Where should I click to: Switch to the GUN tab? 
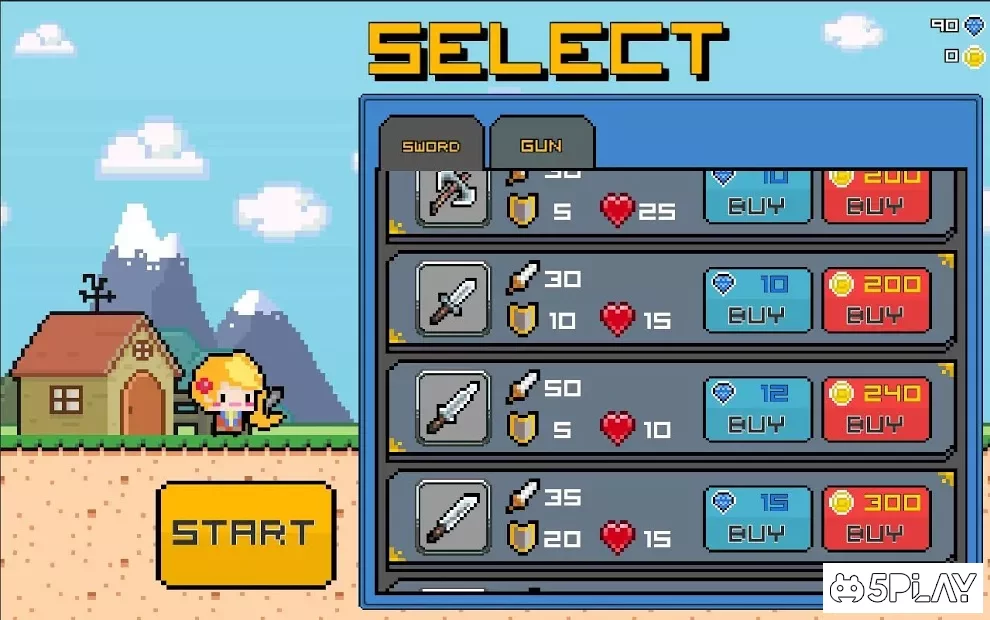pos(542,146)
